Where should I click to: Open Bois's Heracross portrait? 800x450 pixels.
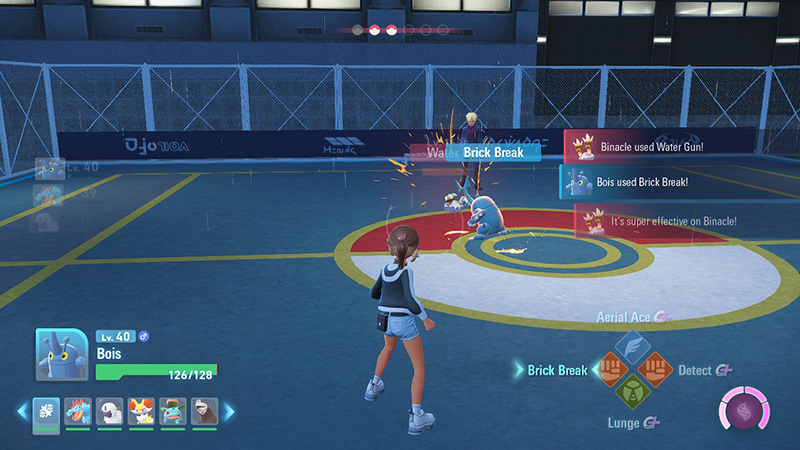tap(60, 355)
